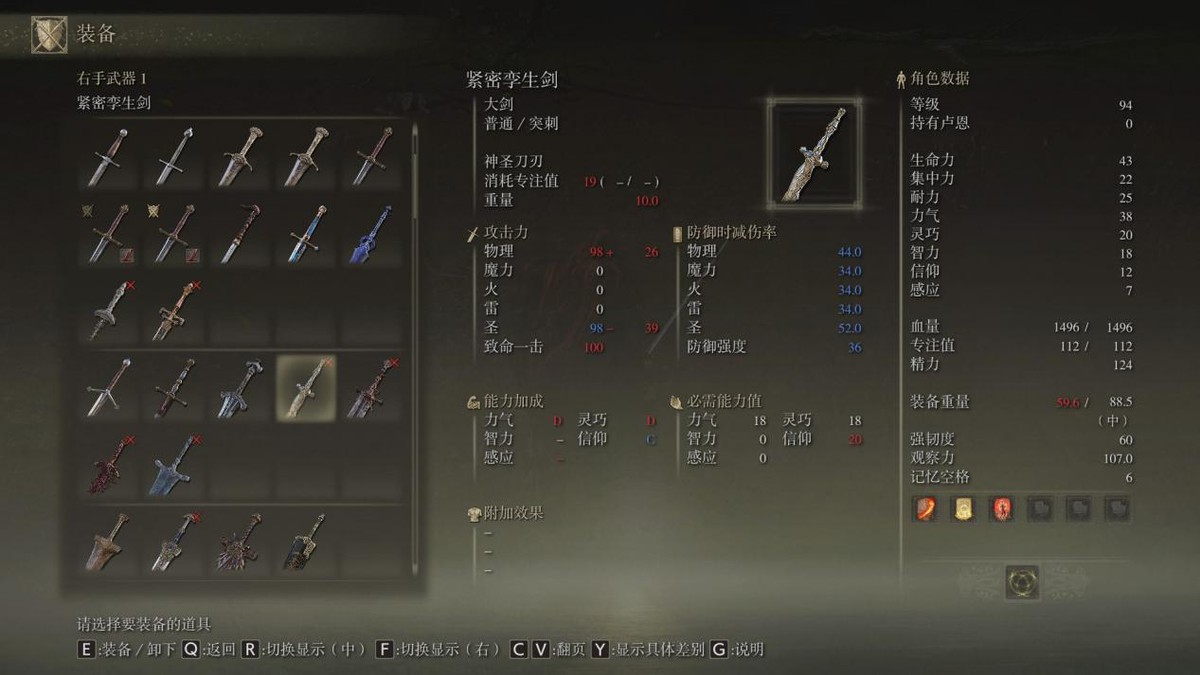This screenshot has width=1200, height=675.
Task: Pick the broad brown colossal greatsword
Action: point(109,542)
